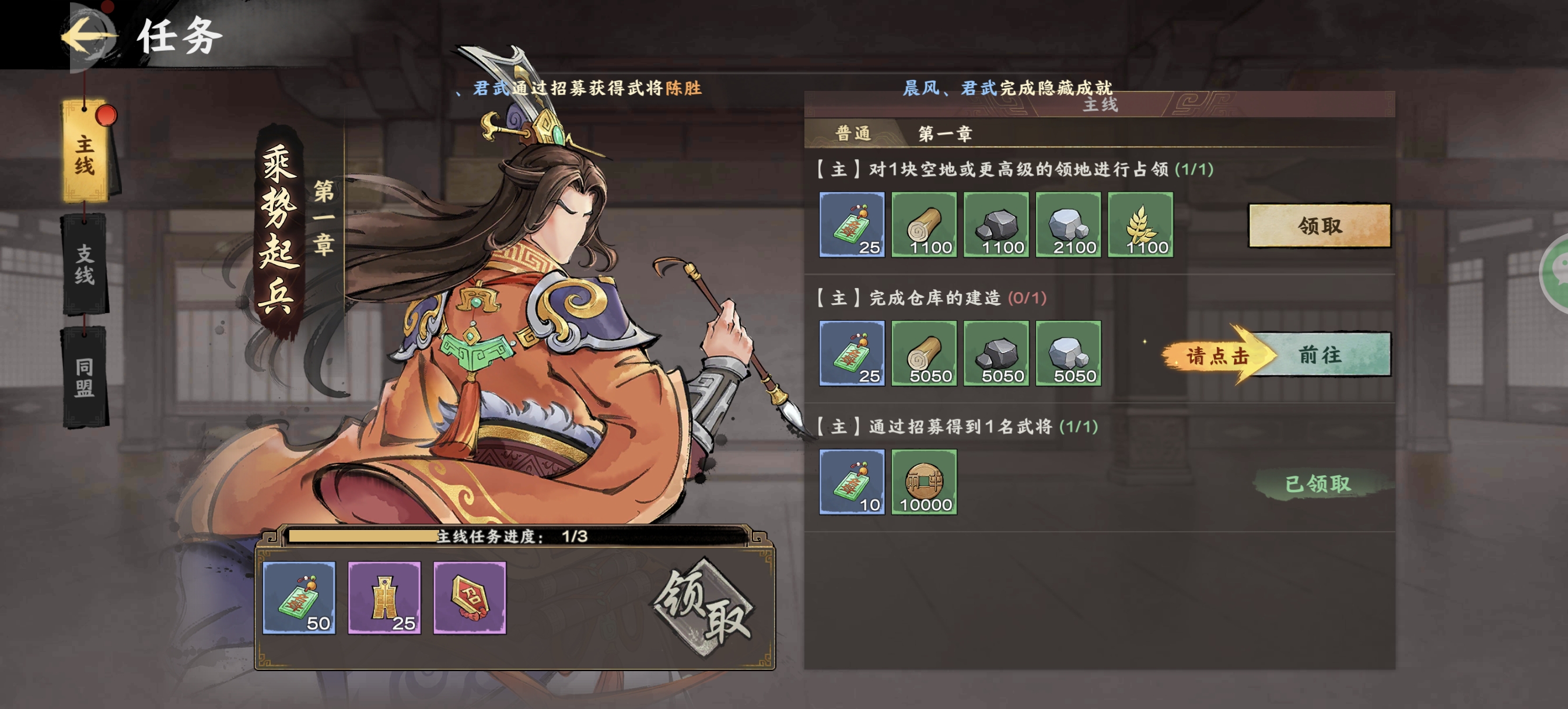Claim the chapter progress reward stamp
This screenshot has height=709, width=1568.
tap(703, 608)
